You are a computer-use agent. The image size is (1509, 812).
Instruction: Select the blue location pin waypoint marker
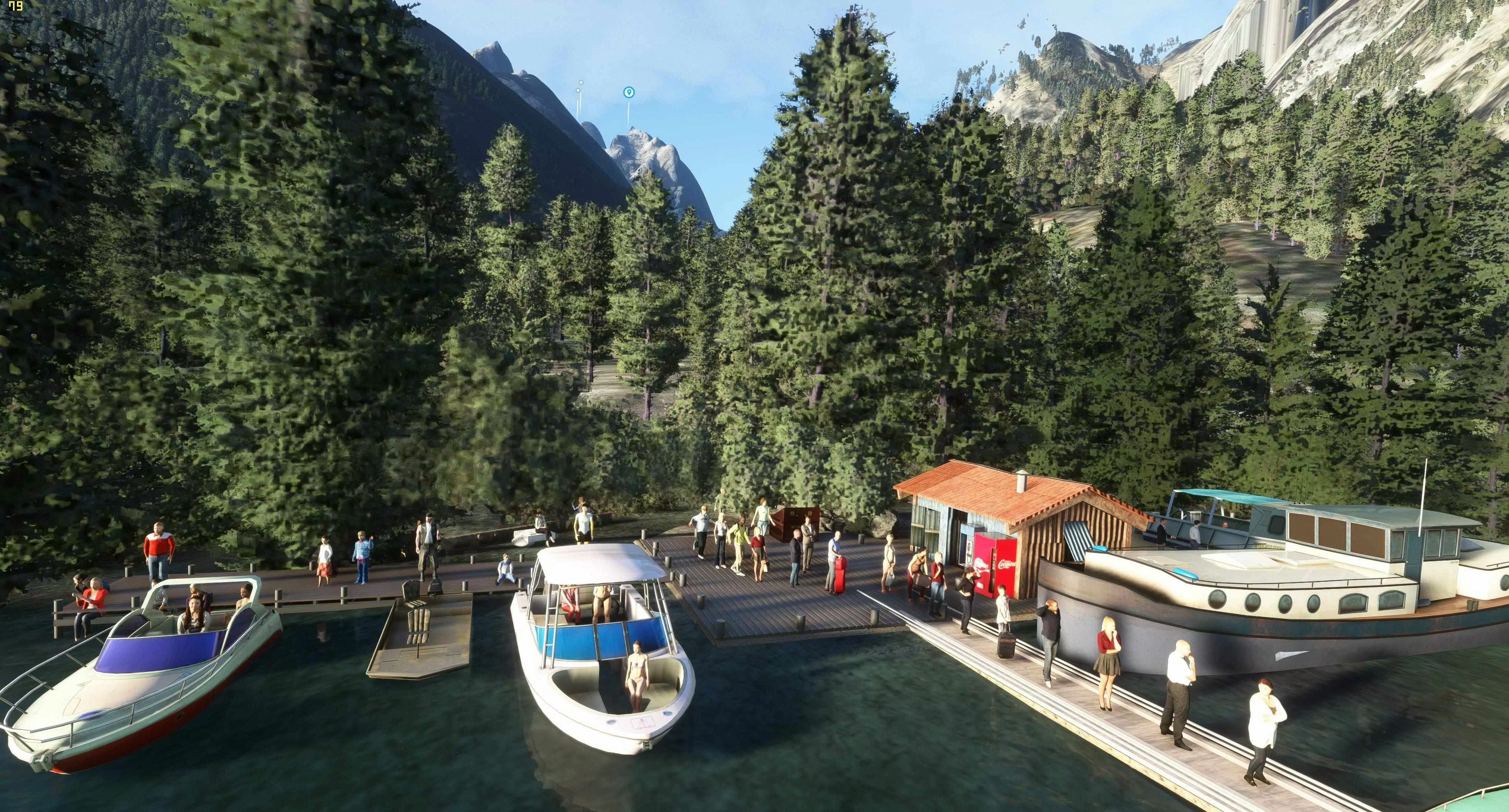pos(629,92)
